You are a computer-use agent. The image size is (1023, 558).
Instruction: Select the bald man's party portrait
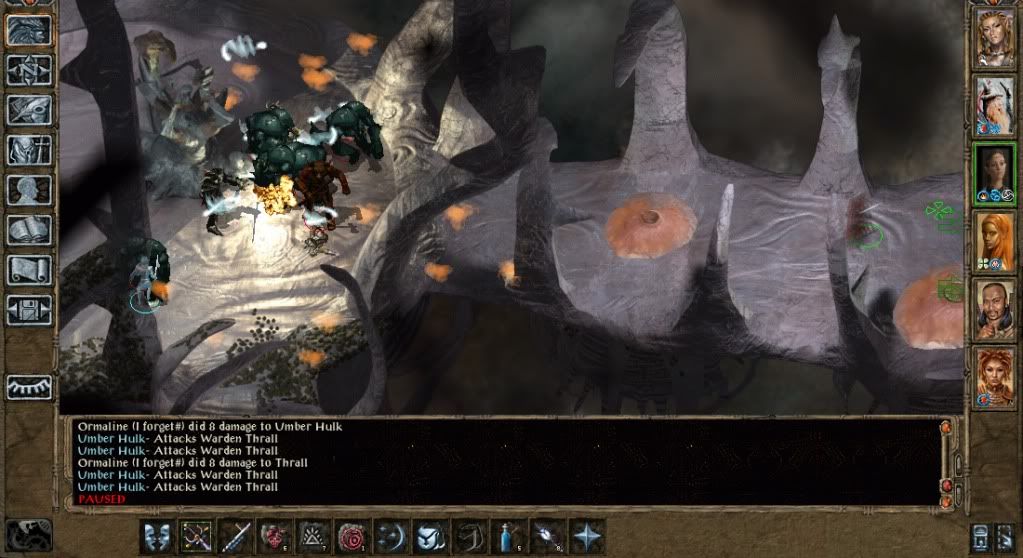(994, 309)
